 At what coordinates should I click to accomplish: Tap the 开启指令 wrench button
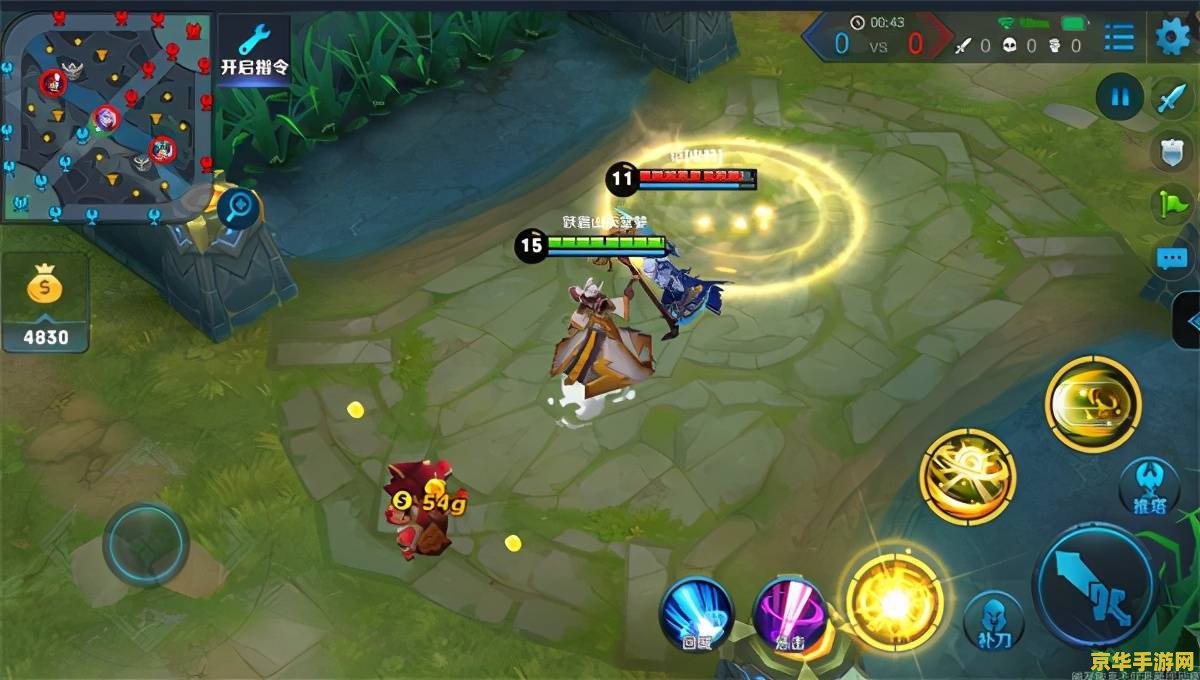point(254,48)
